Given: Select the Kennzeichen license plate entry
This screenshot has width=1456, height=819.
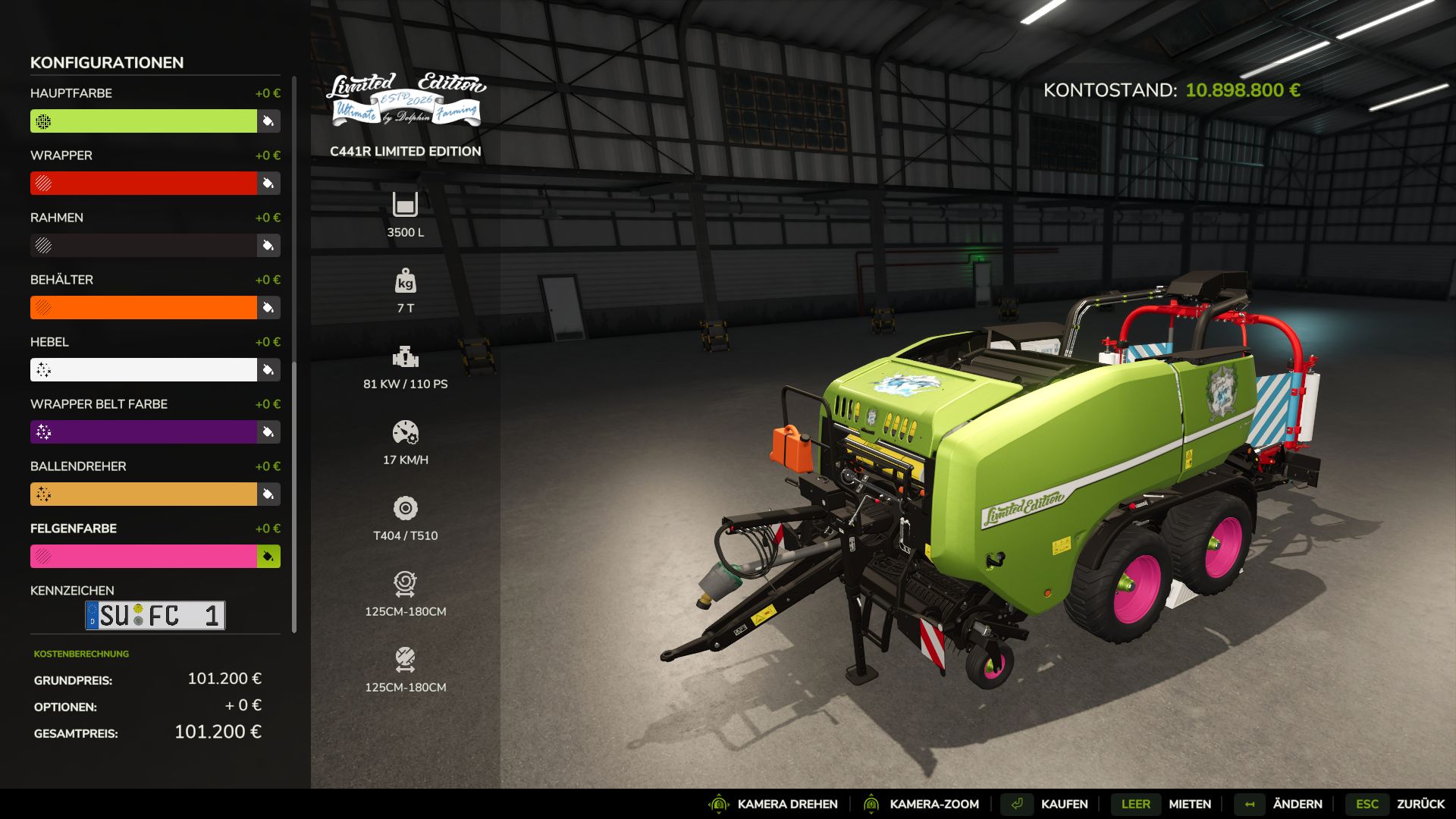Looking at the screenshot, I should [x=155, y=615].
